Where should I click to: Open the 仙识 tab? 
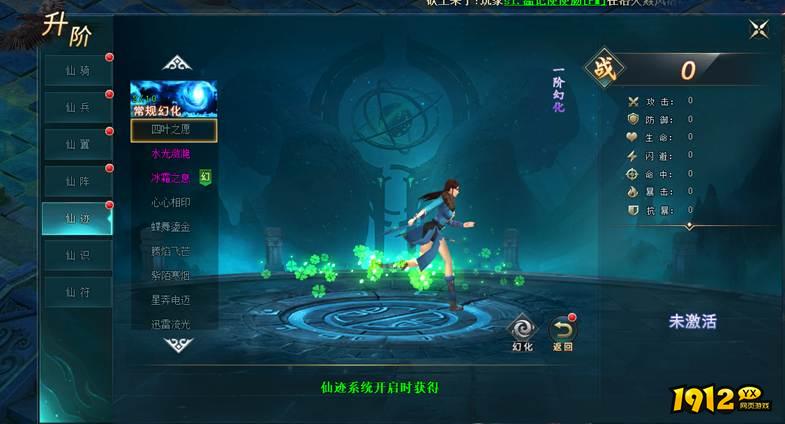pyautogui.click(x=77, y=255)
